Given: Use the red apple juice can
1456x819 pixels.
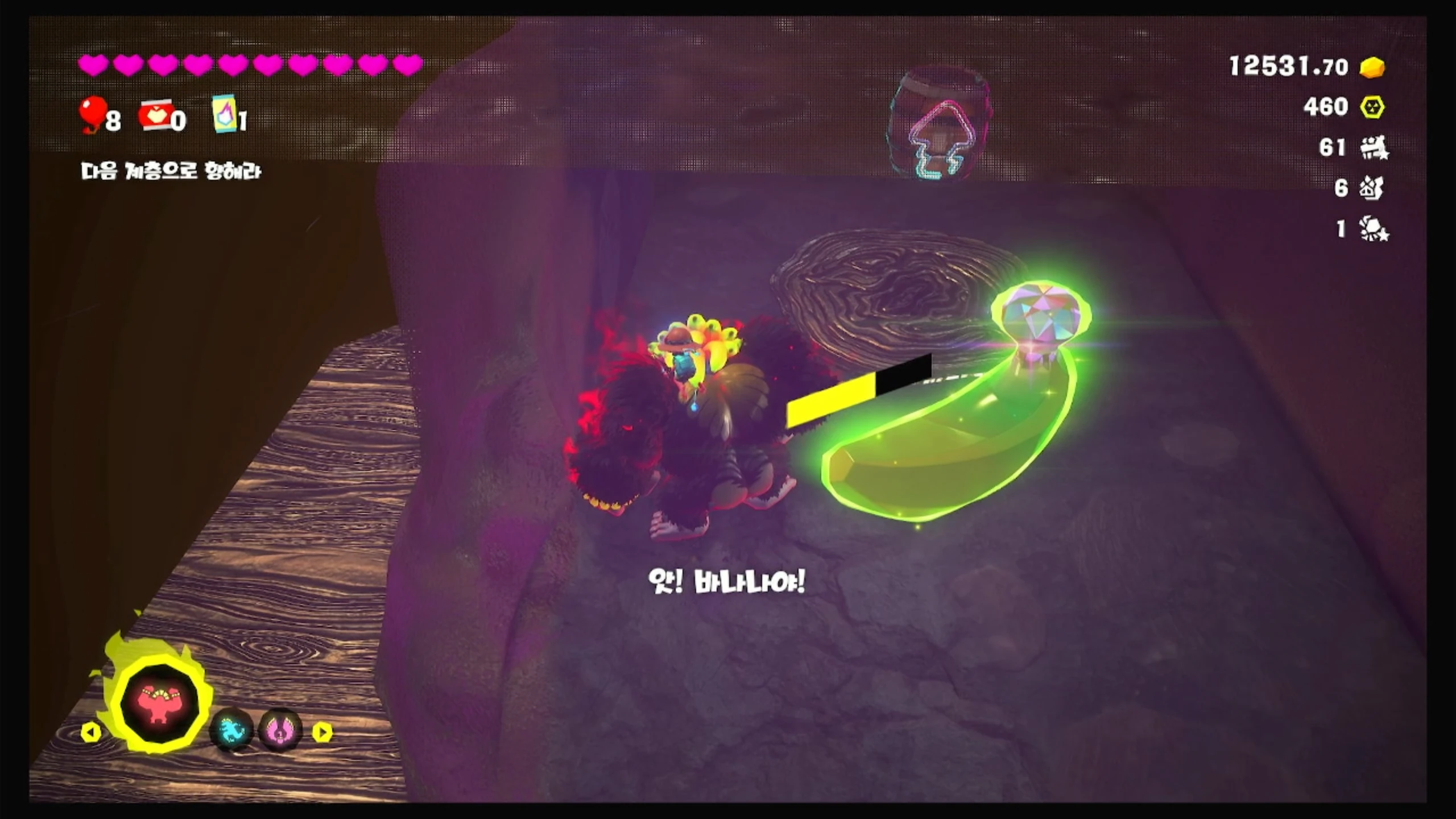Looking at the screenshot, I should tap(155, 115).
